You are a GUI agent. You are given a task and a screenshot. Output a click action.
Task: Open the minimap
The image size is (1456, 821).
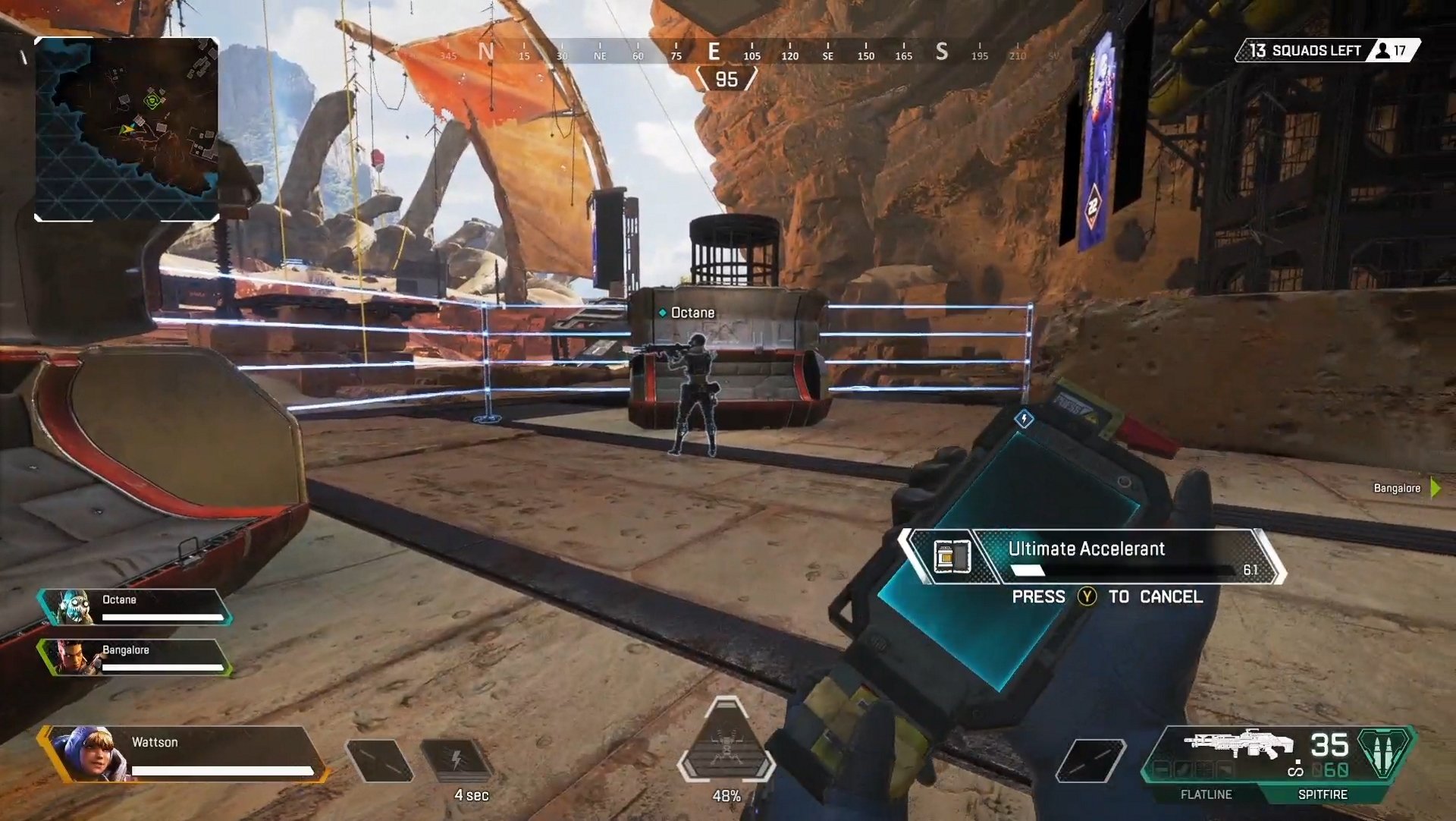click(x=127, y=129)
